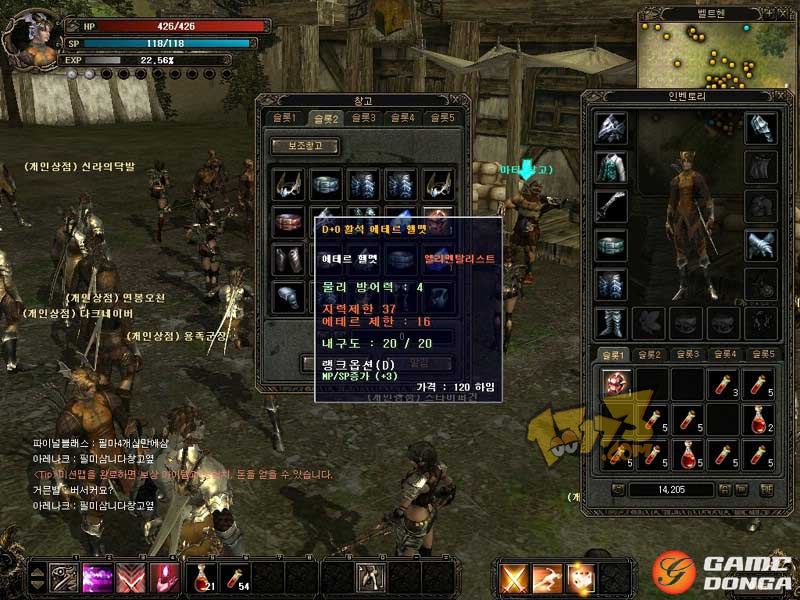This screenshot has width=800, height=600.
Task: Use the hotbar red potion with 21 count
Action: tap(202, 577)
